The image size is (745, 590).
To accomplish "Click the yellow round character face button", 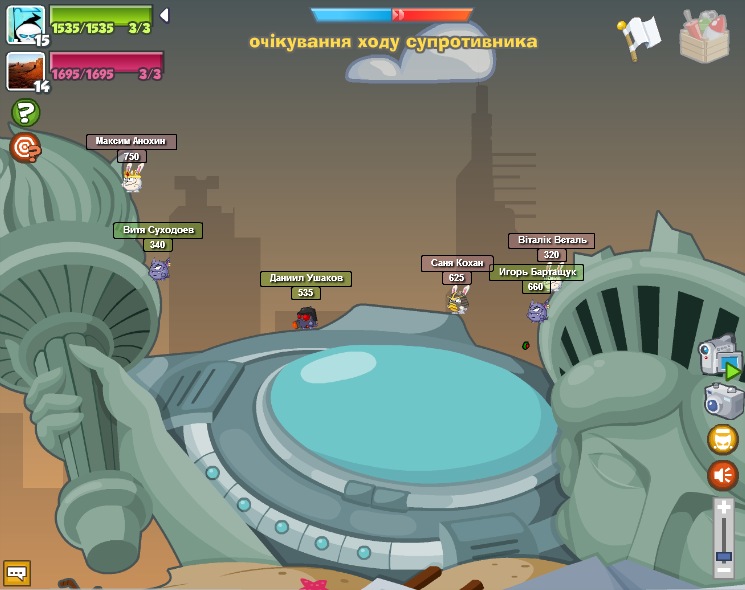I will click(723, 439).
